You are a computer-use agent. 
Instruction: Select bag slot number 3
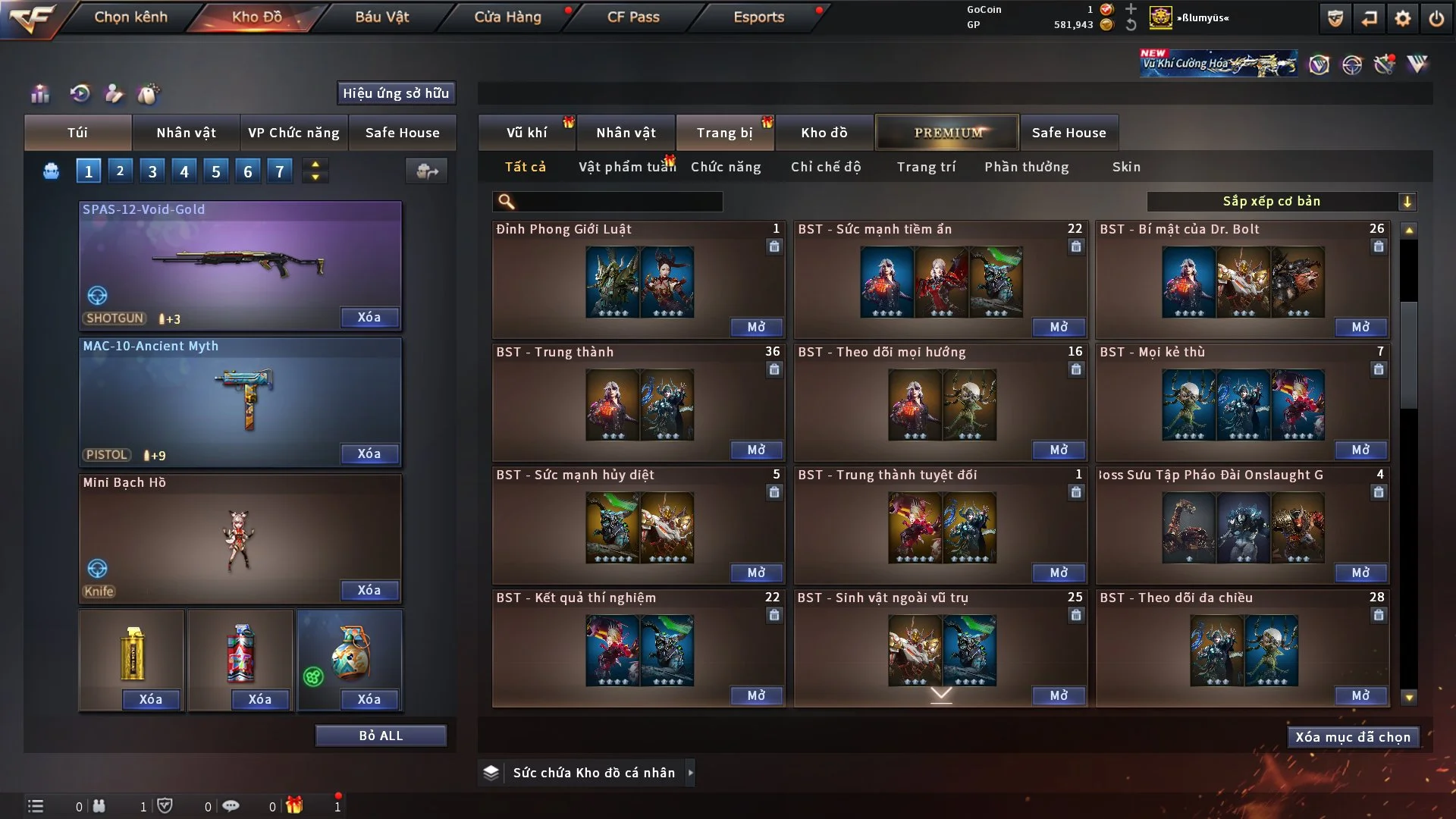point(152,171)
